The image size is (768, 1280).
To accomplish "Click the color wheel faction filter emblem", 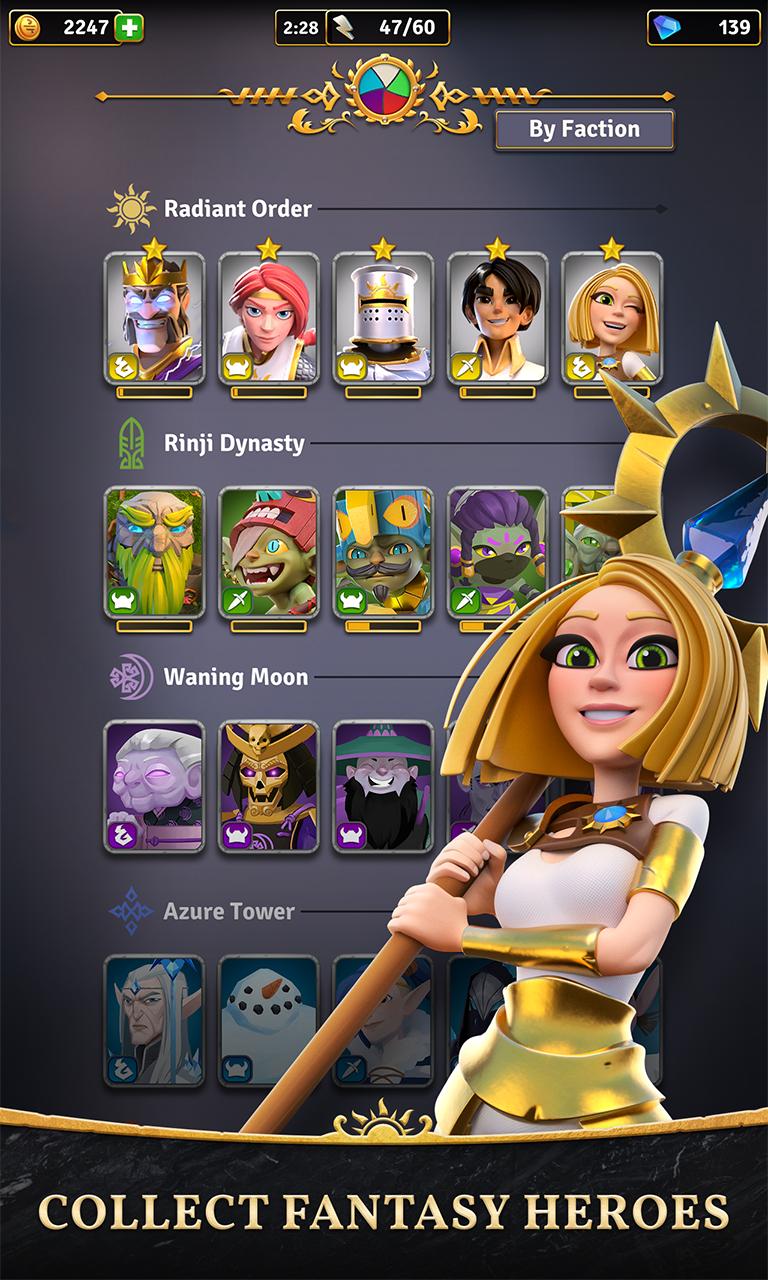I will click(x=384, y=90).
